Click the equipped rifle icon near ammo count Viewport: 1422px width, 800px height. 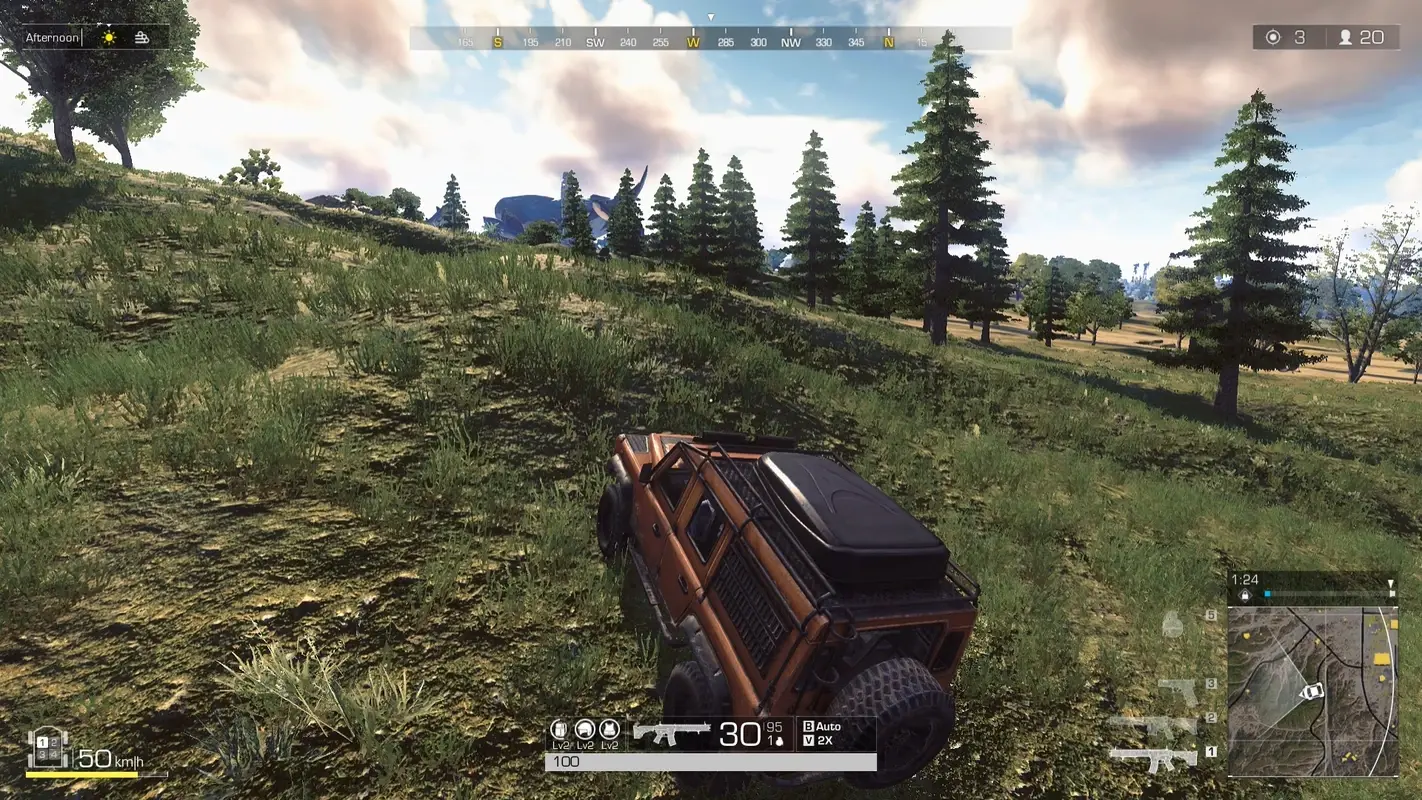[672, 734]
